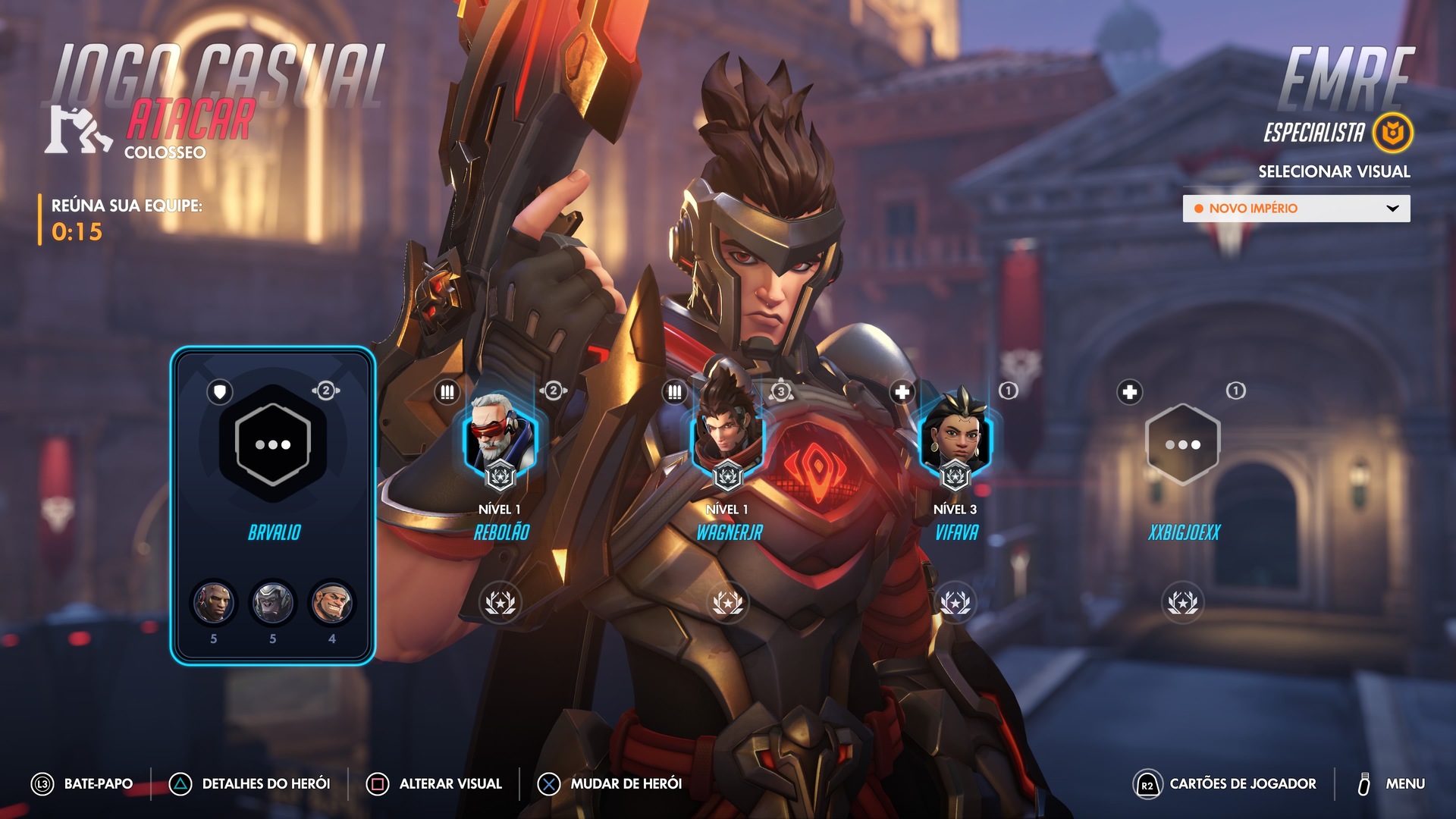The width and height of the screenshot is (1456, 819).
Task: Click the tank shield role icon
Action: [x=220, y=392]
